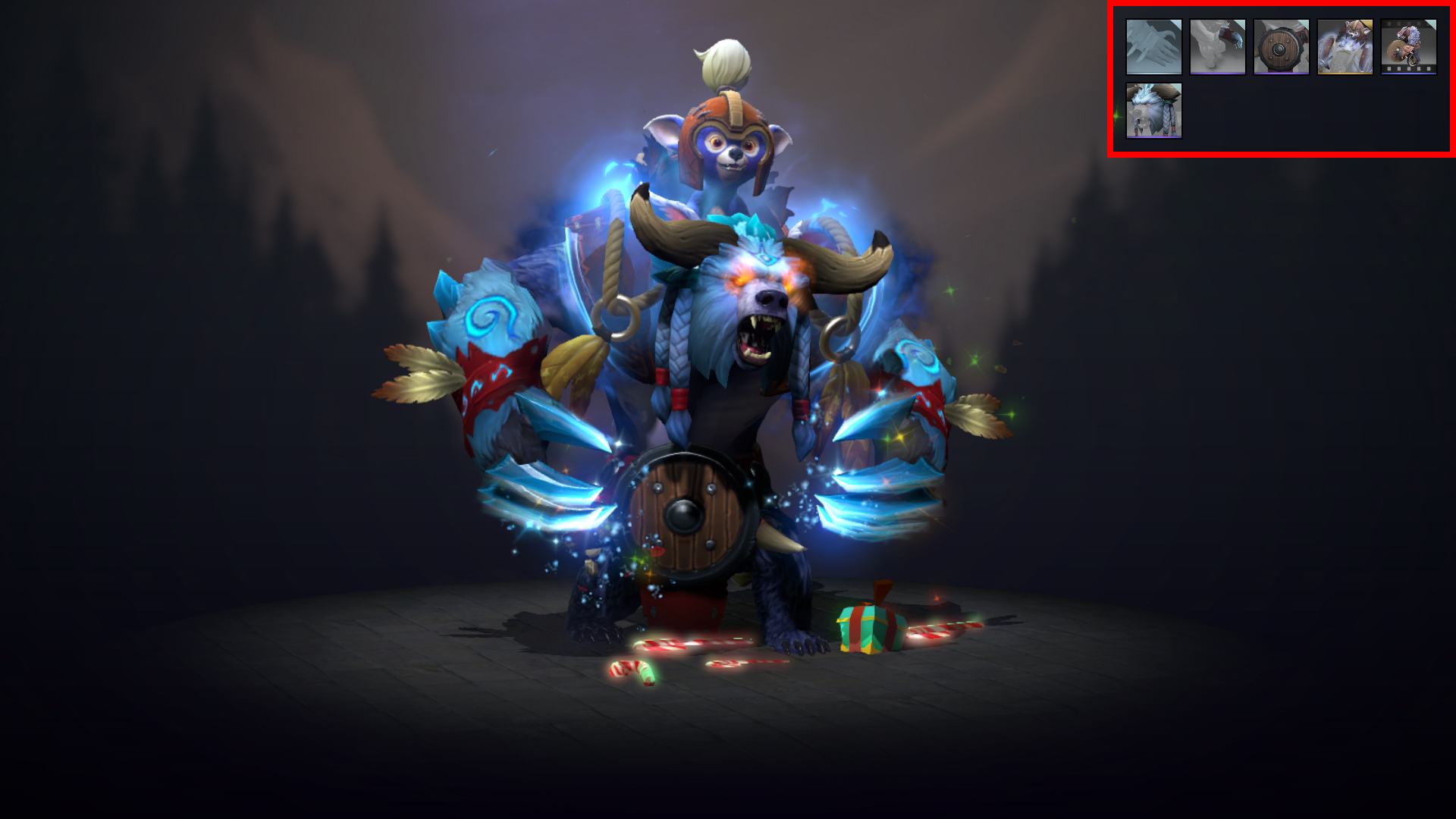Select the gold-framed mounted druid item
This screenshot has height=819, width=1456.
click(1345, 47)
